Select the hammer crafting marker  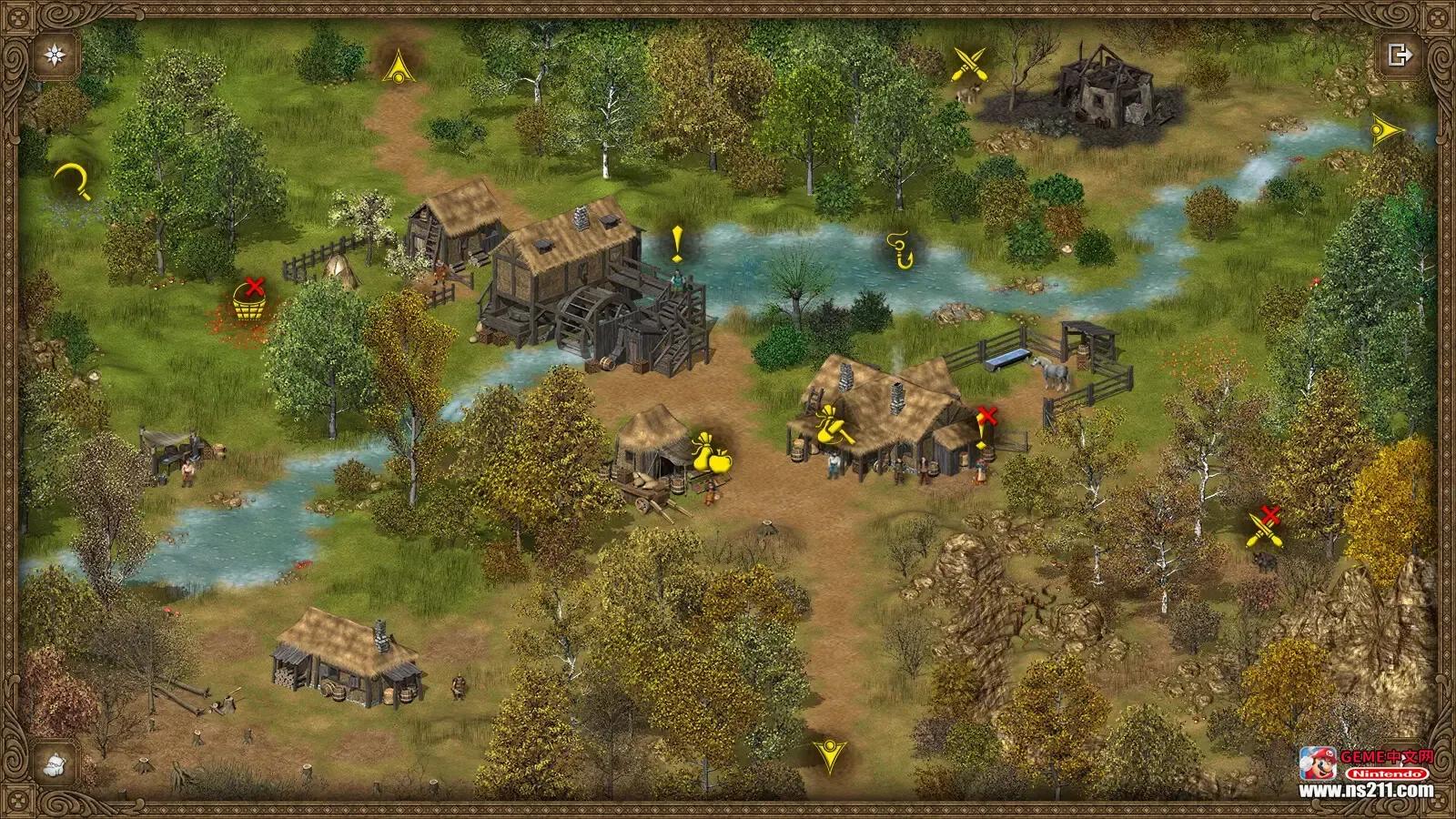833,426
